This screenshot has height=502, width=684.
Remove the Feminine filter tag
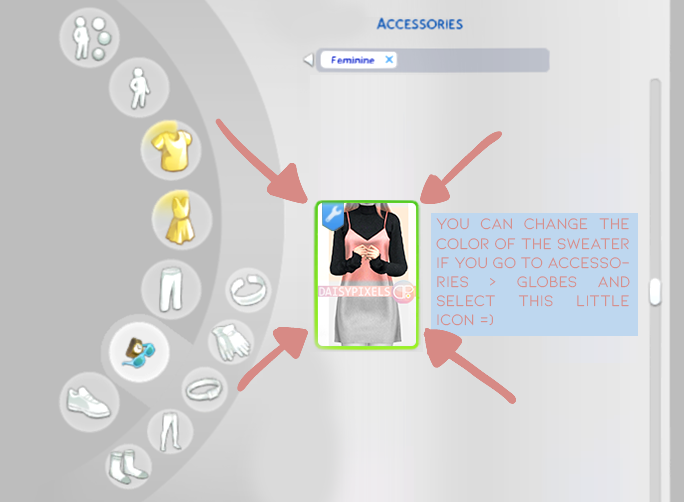point(390,60)
